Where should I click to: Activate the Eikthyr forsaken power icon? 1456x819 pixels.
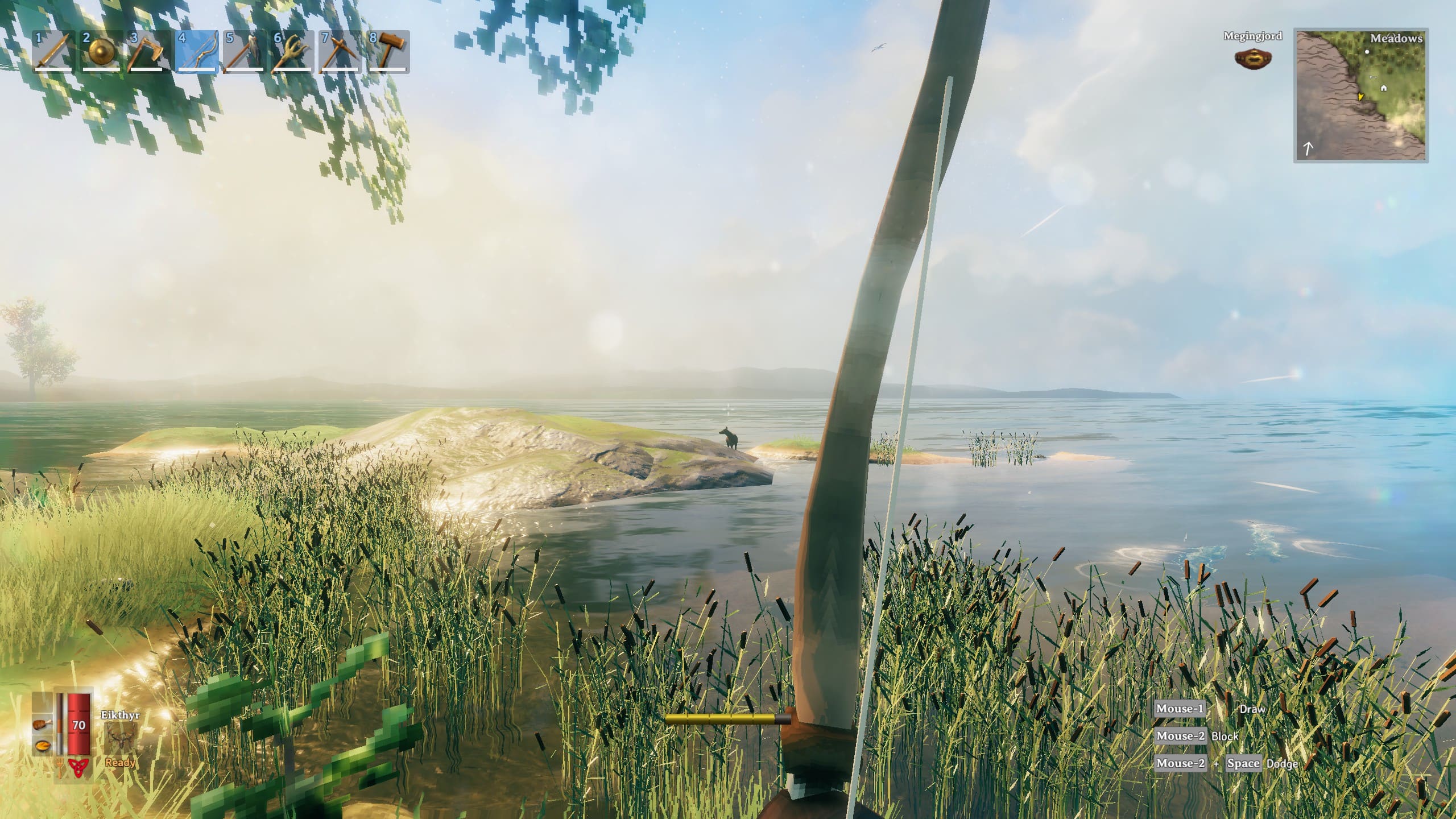[121, 737]
